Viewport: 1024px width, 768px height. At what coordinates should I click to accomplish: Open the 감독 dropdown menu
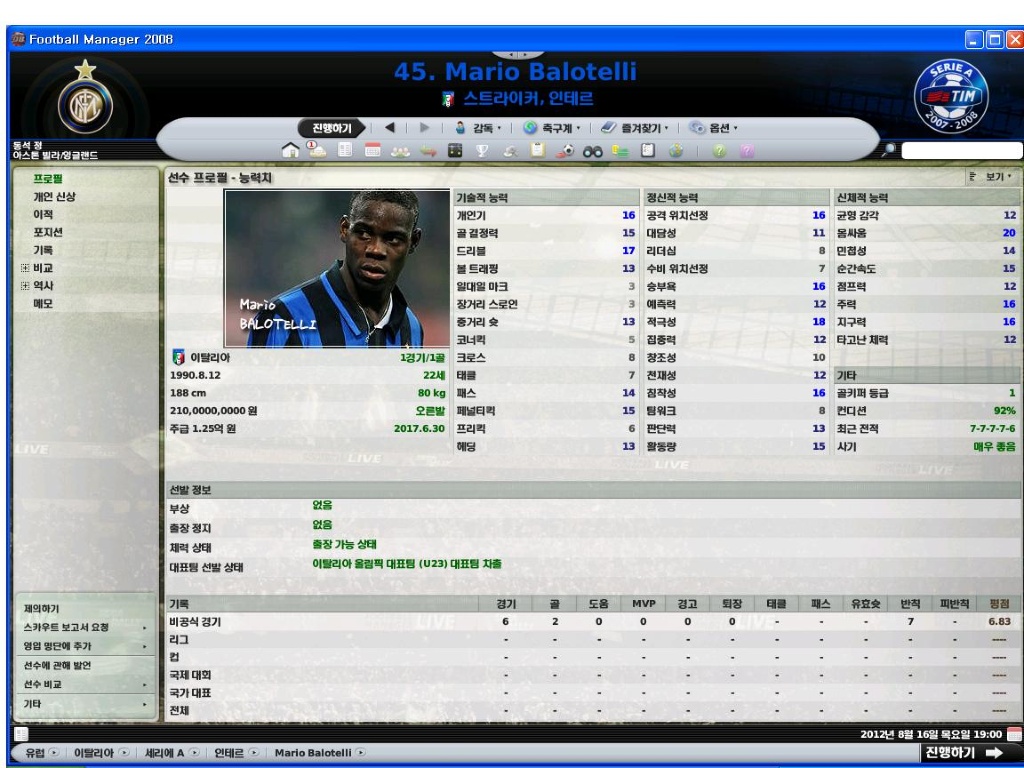pyautogui.click(x=479, y=128)
